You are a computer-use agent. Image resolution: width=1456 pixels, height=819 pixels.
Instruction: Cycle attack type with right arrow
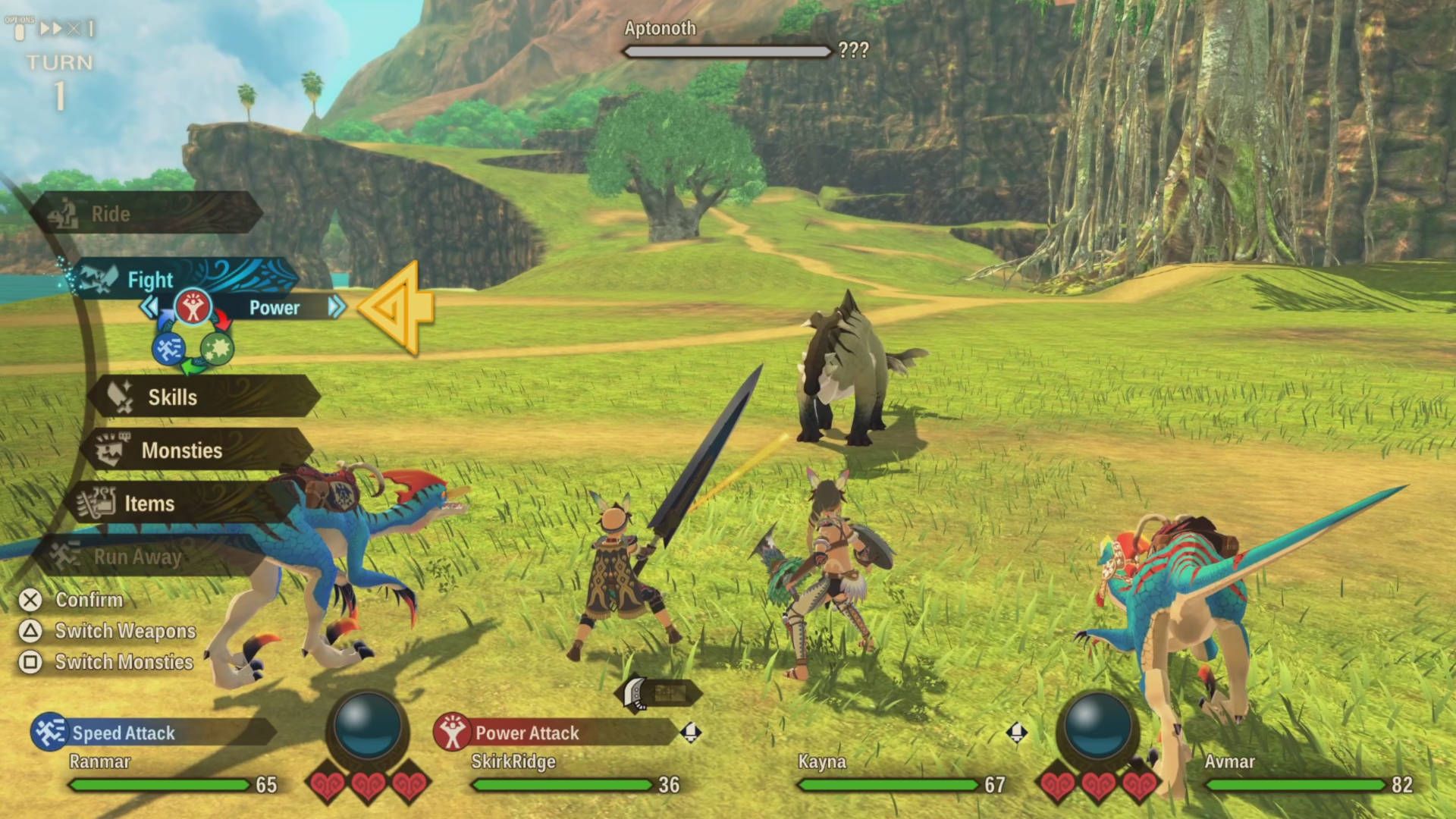click(x=337, y=307)
